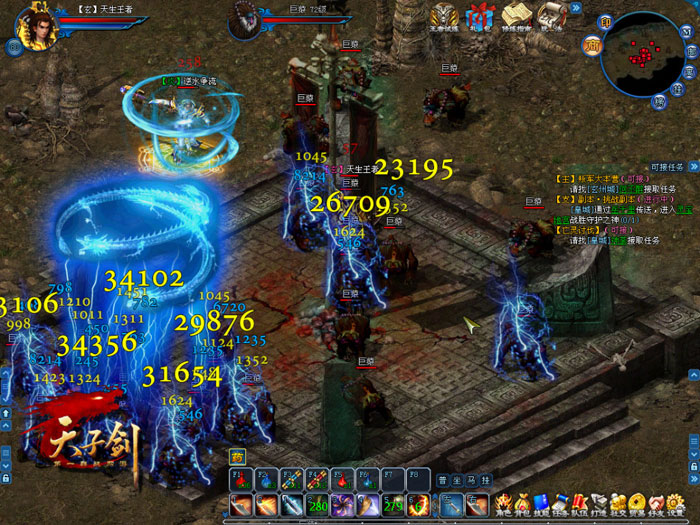700x525 pixels.
Task: Use the red potion in F1 slot
Action: (x=241, y=479)
